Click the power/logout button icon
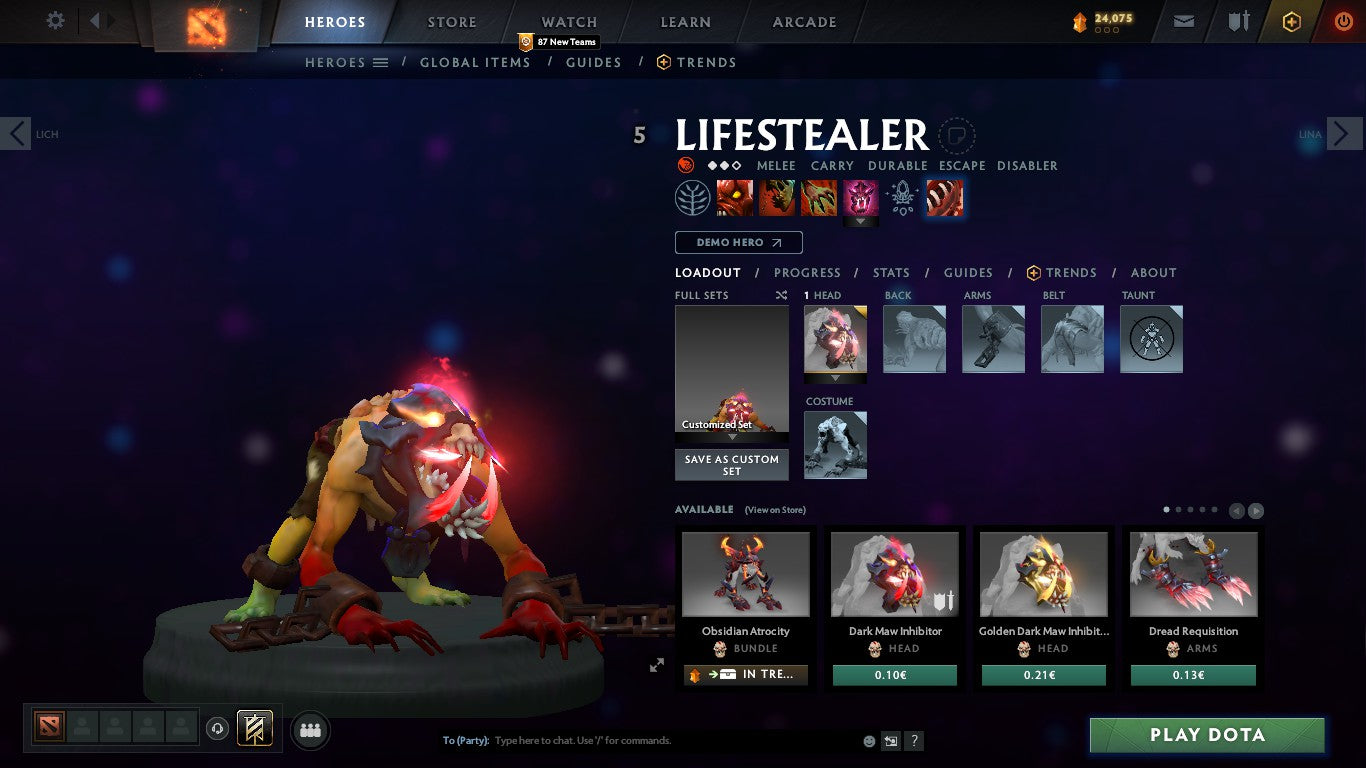 coord(1343,20)
